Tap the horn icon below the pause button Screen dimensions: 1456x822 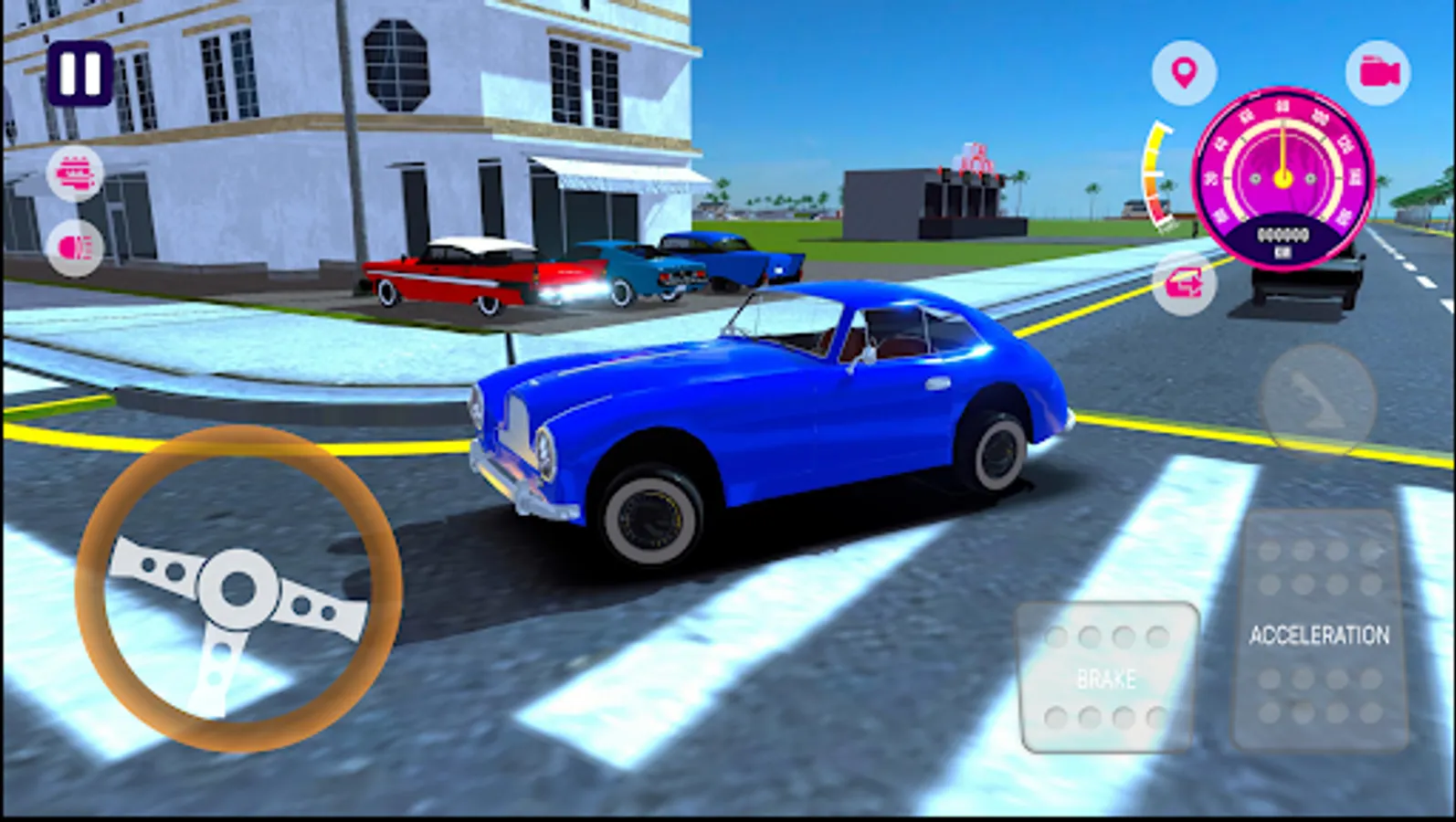77,173
